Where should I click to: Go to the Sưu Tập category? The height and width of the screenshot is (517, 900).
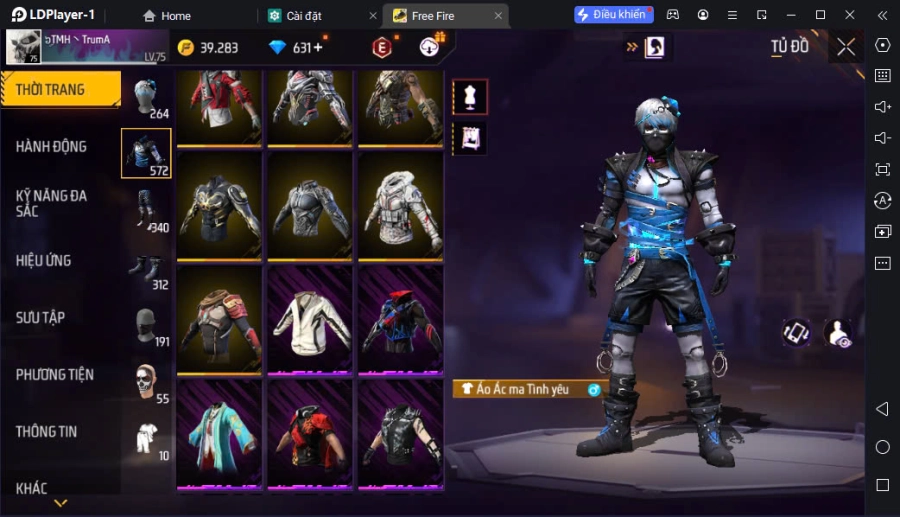pyautogui.click(x=40, y=317)
